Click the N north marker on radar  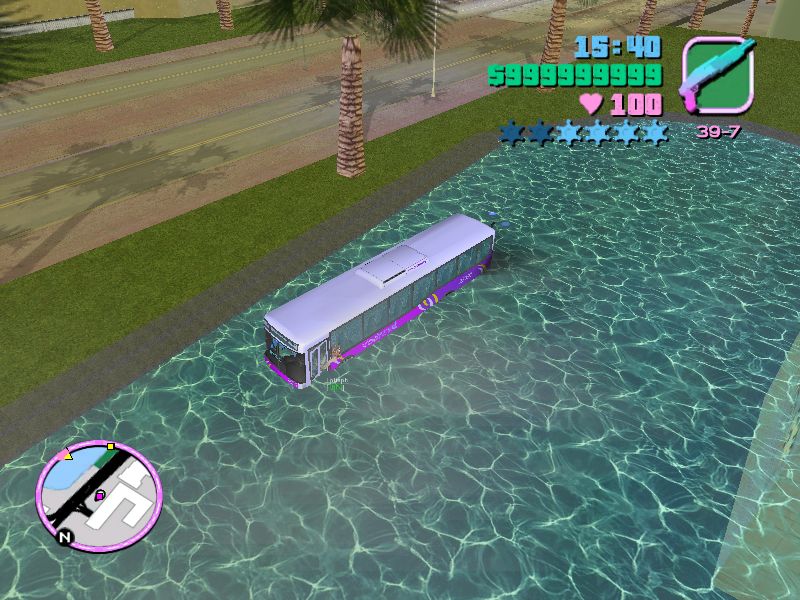click(64, 537)
